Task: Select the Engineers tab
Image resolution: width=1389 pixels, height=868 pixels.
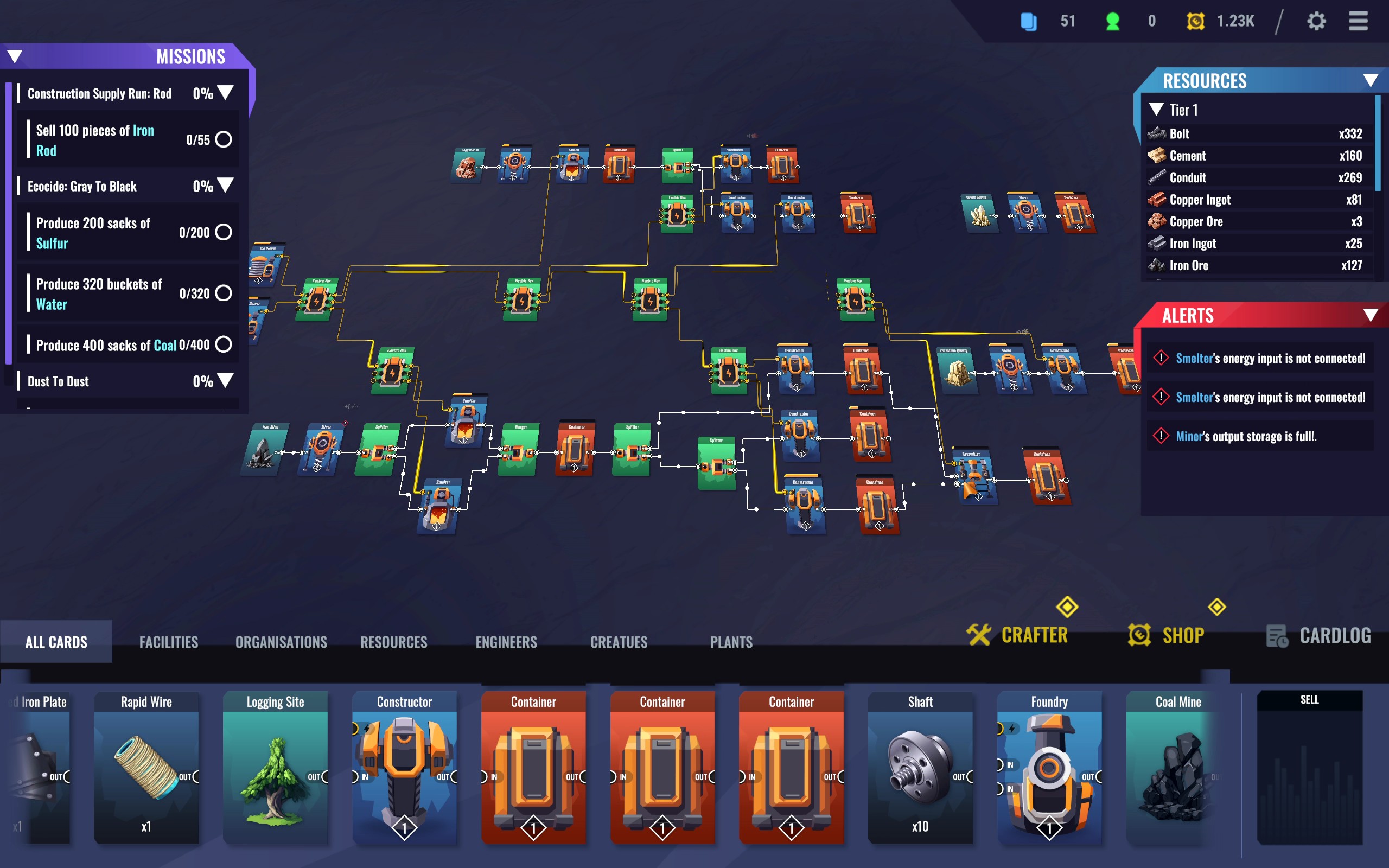Action: click(x=506, y=642)
